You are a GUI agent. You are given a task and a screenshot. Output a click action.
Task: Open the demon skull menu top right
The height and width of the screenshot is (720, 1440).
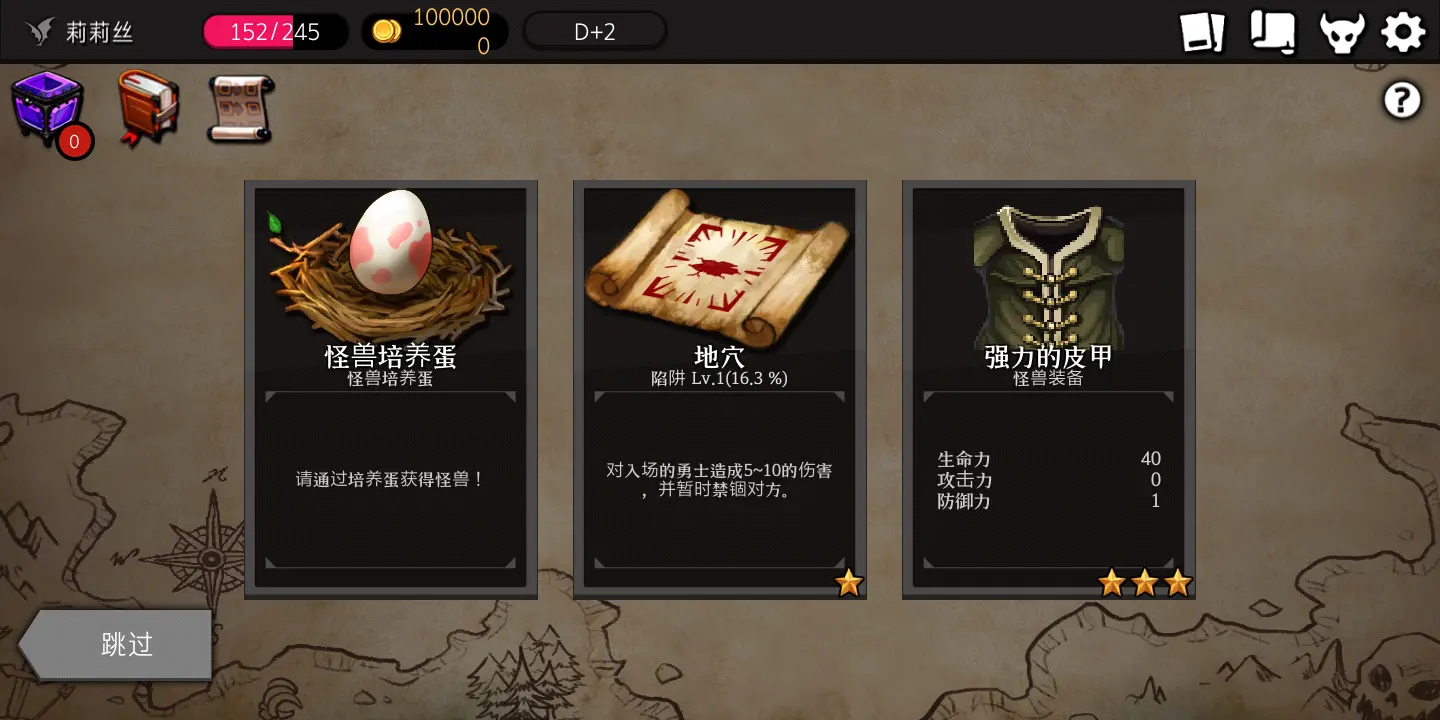coord(1341,31)
